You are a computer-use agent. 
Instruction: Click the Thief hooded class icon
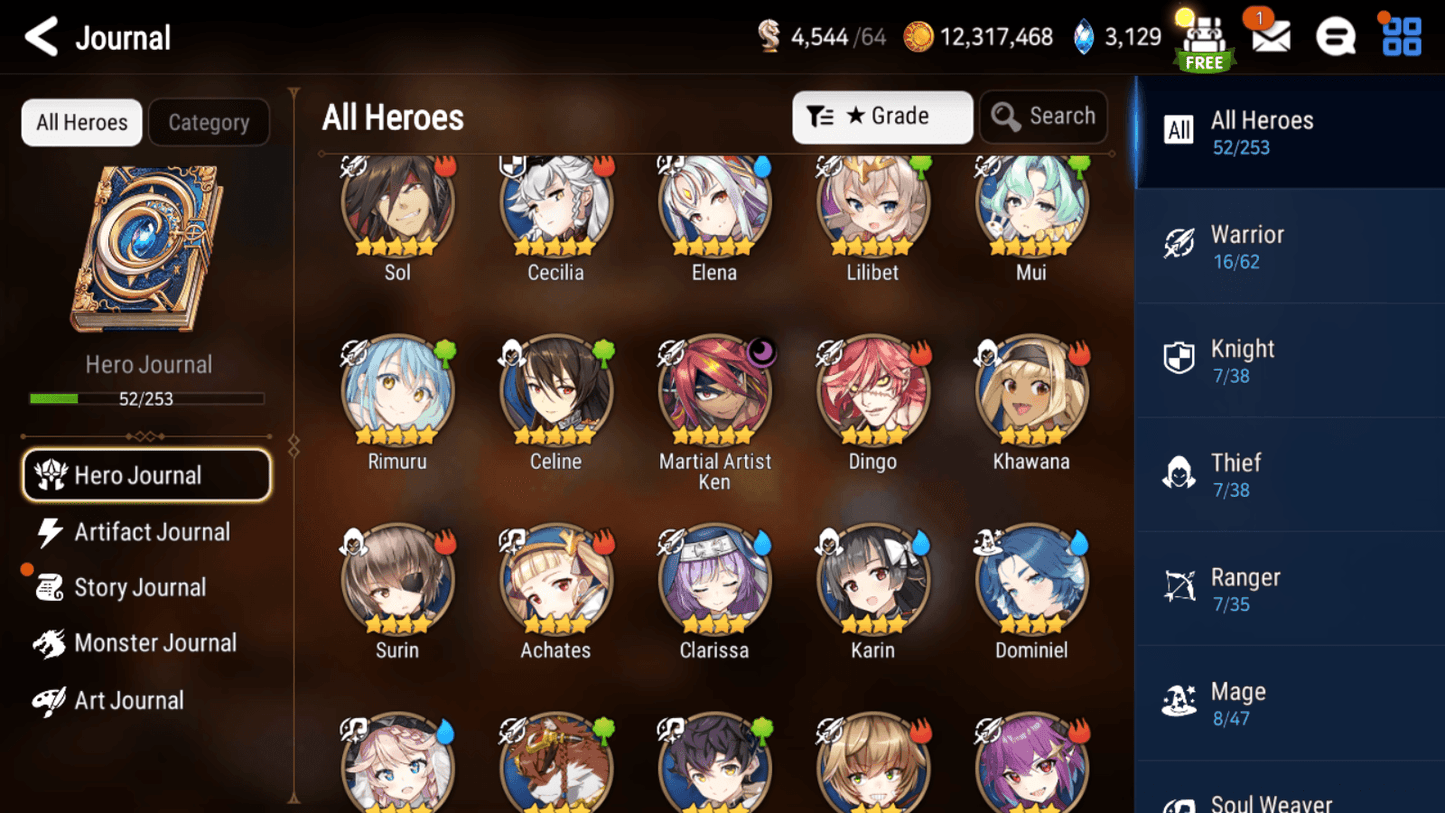(x=1180, y=474)
